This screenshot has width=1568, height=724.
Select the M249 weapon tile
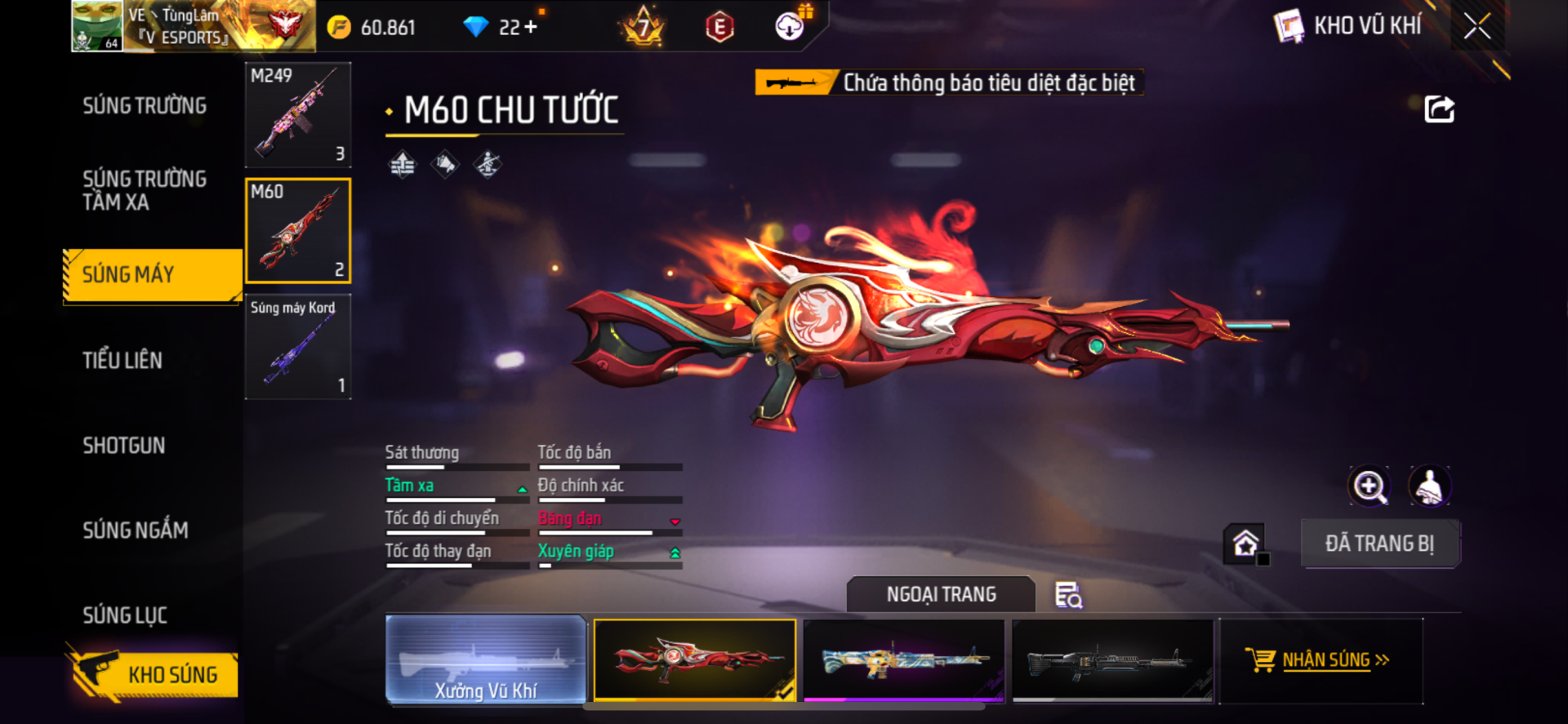pyautogui.click(x=298, y=115)
